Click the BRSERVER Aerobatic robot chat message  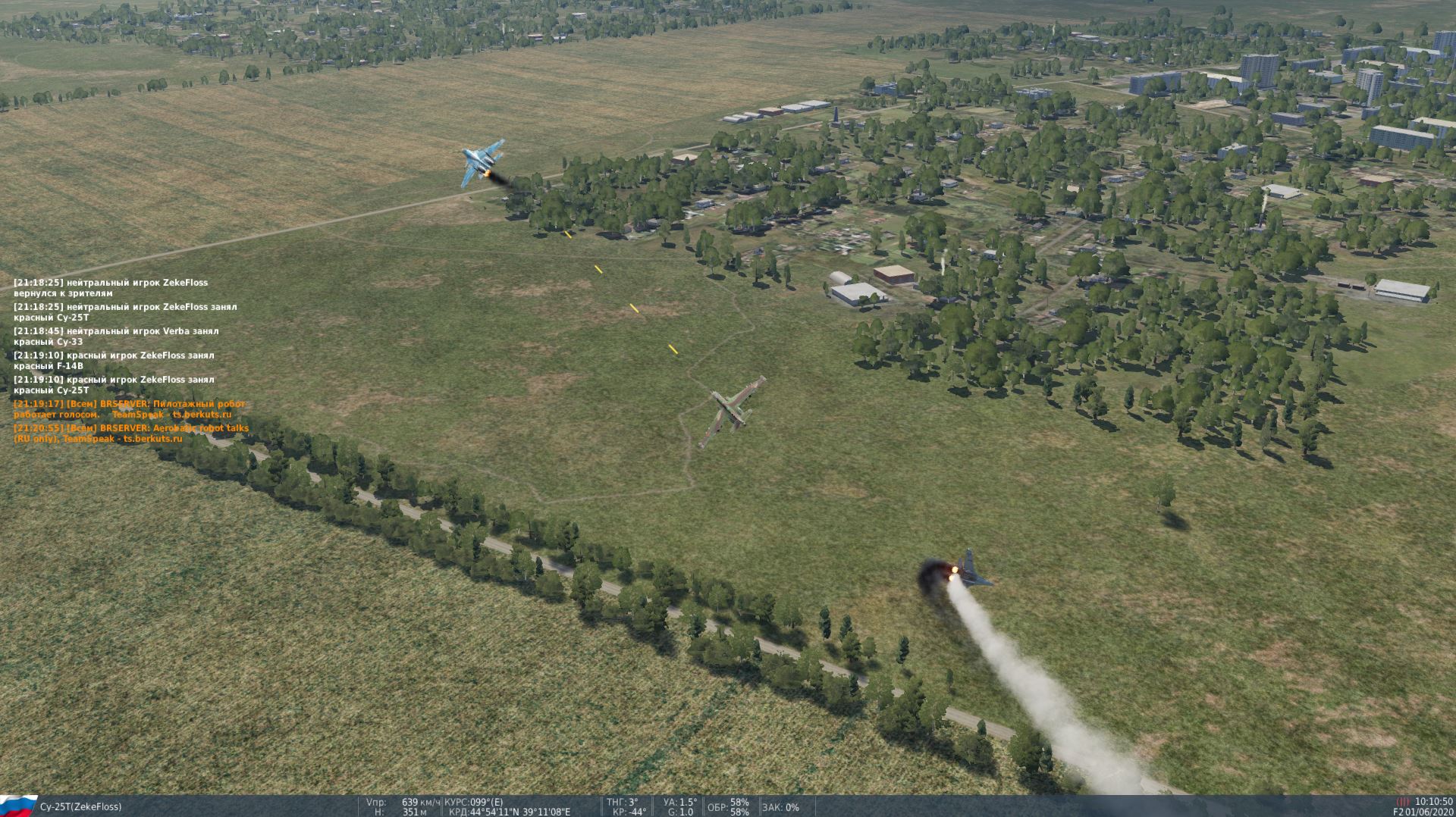[x=131, y=434]
